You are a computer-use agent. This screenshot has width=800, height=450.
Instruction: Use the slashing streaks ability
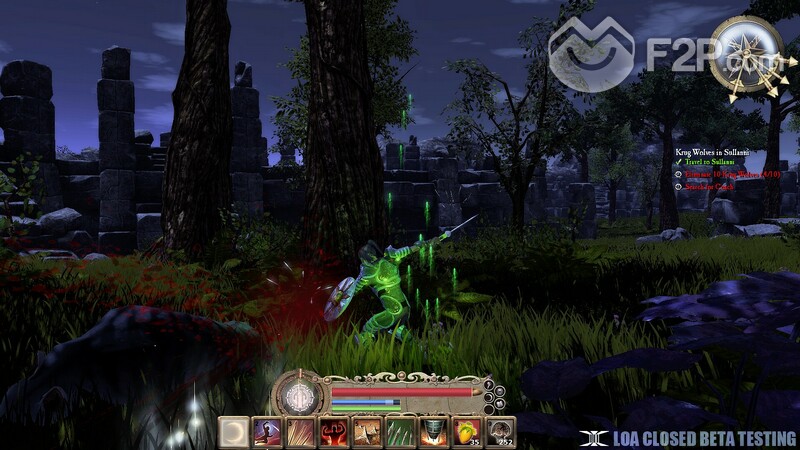click(x=300, y=431)
